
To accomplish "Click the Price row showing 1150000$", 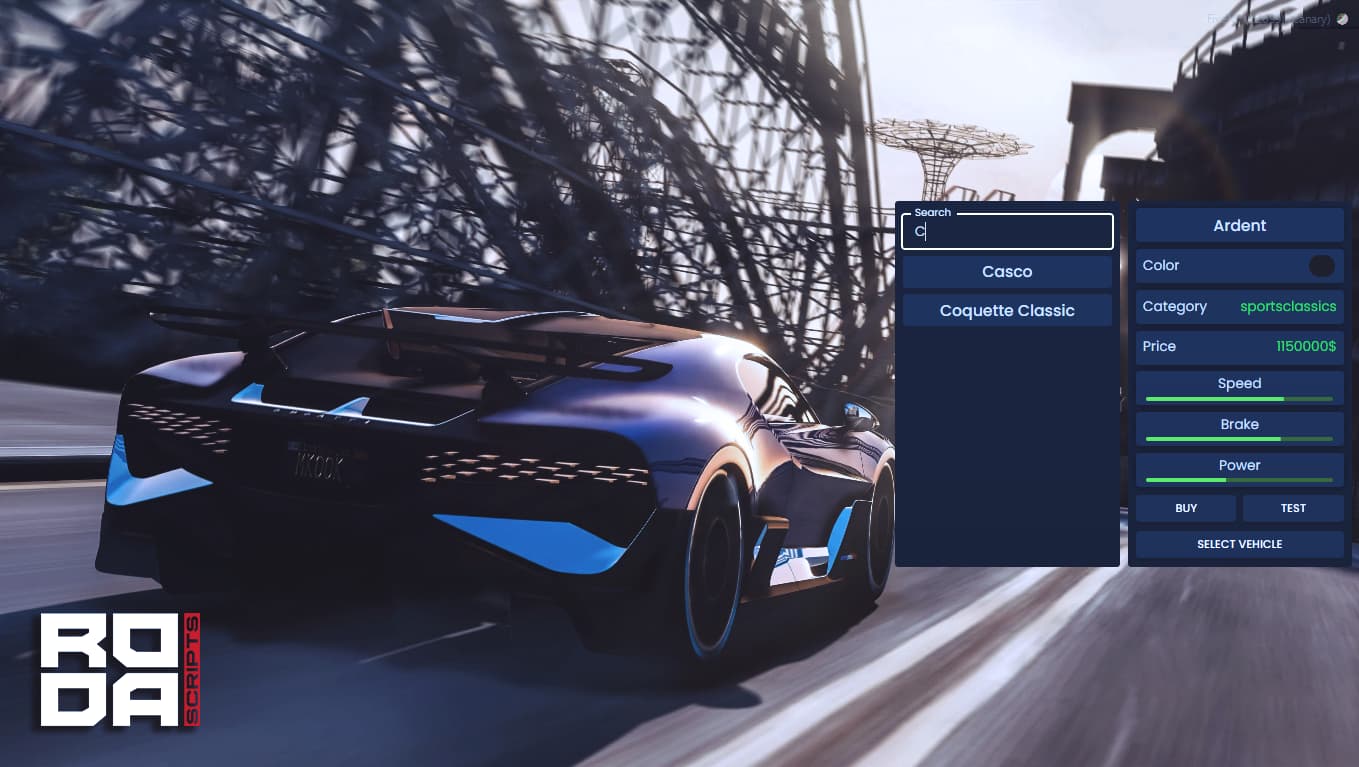I will (1239, 346).
